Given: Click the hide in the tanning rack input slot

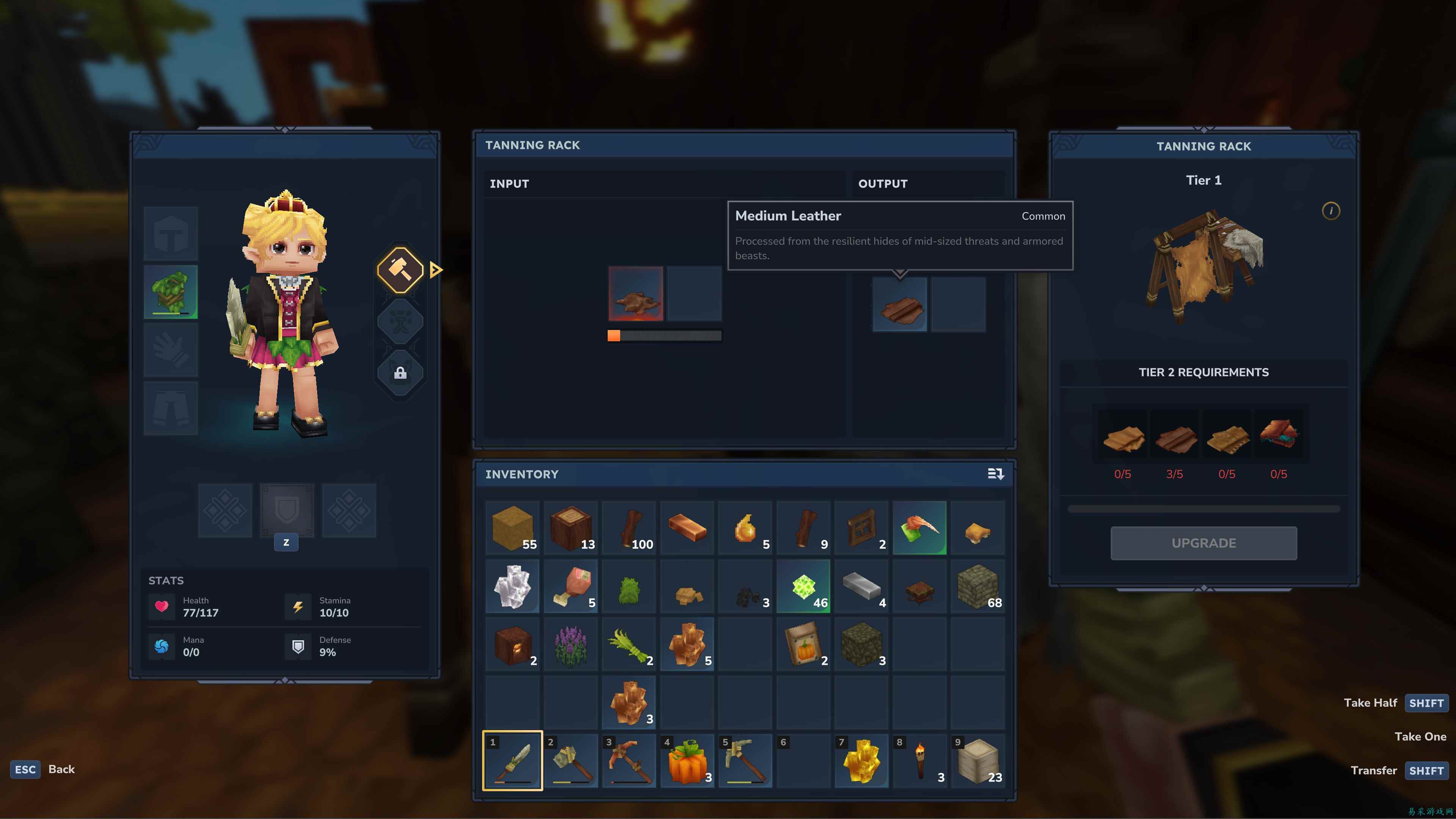Looking at the screenshot, I should (637, 293).
